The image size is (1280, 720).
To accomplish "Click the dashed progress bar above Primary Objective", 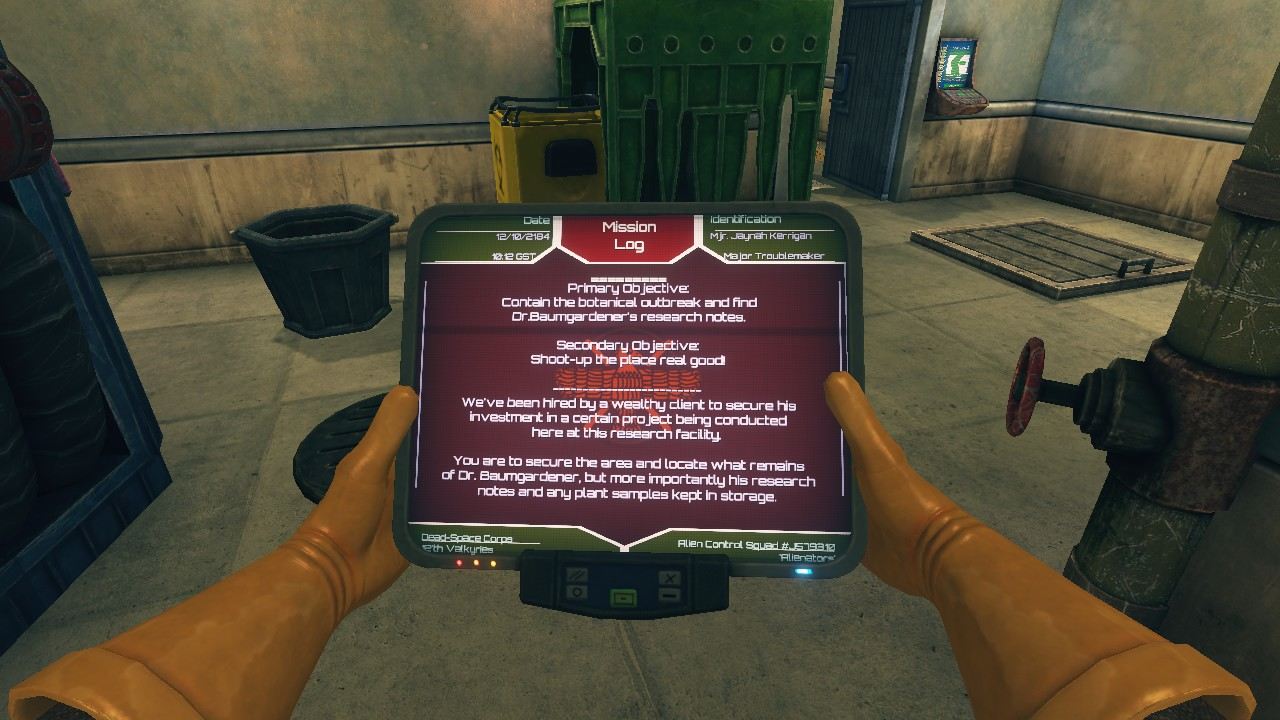I will [x=627, y=277].
